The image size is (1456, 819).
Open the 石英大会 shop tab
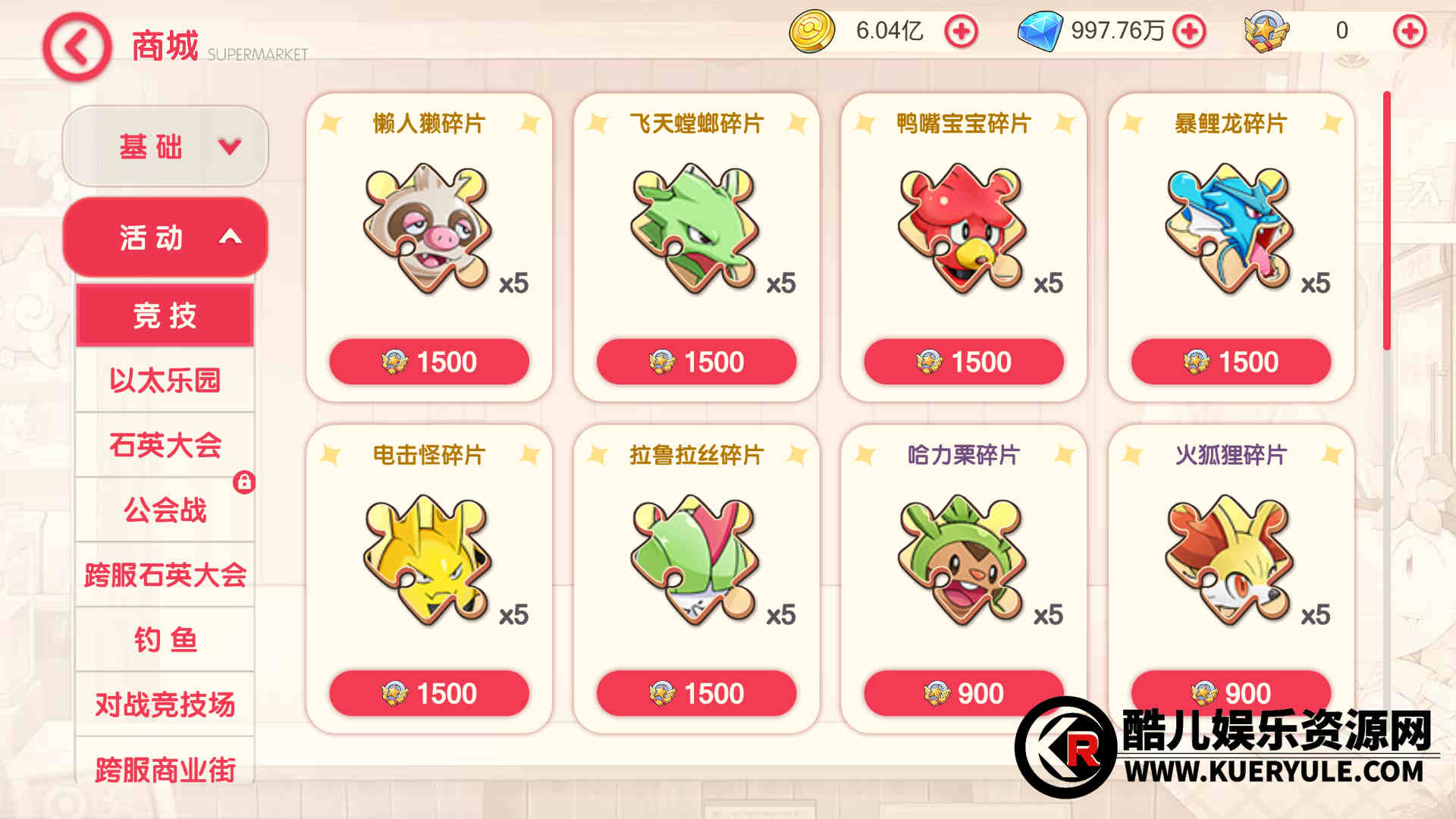point(165,445)
